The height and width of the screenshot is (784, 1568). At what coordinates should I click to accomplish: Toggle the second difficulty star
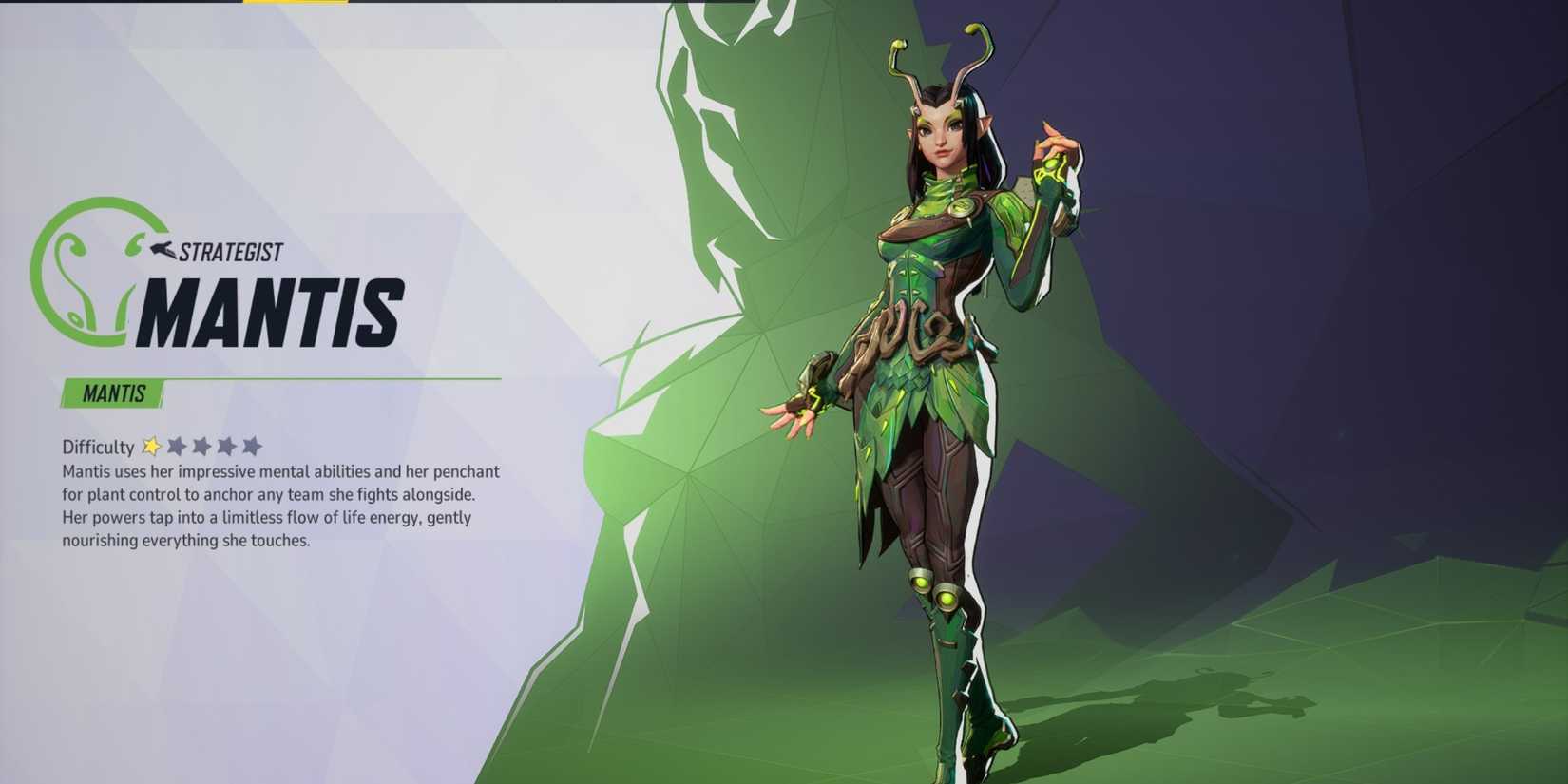point(178,445)
